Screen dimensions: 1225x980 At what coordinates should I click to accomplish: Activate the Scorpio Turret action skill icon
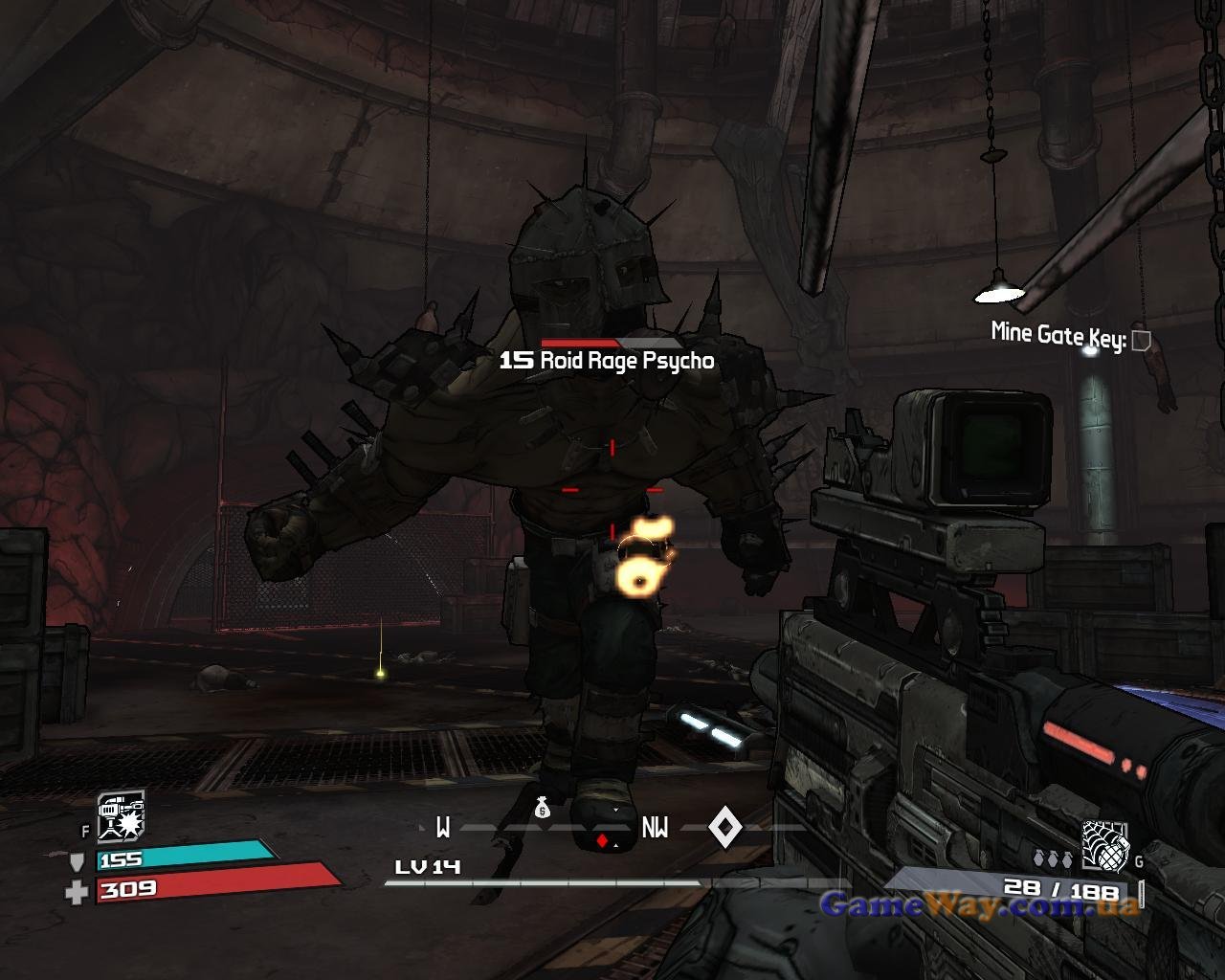[121, 815]
